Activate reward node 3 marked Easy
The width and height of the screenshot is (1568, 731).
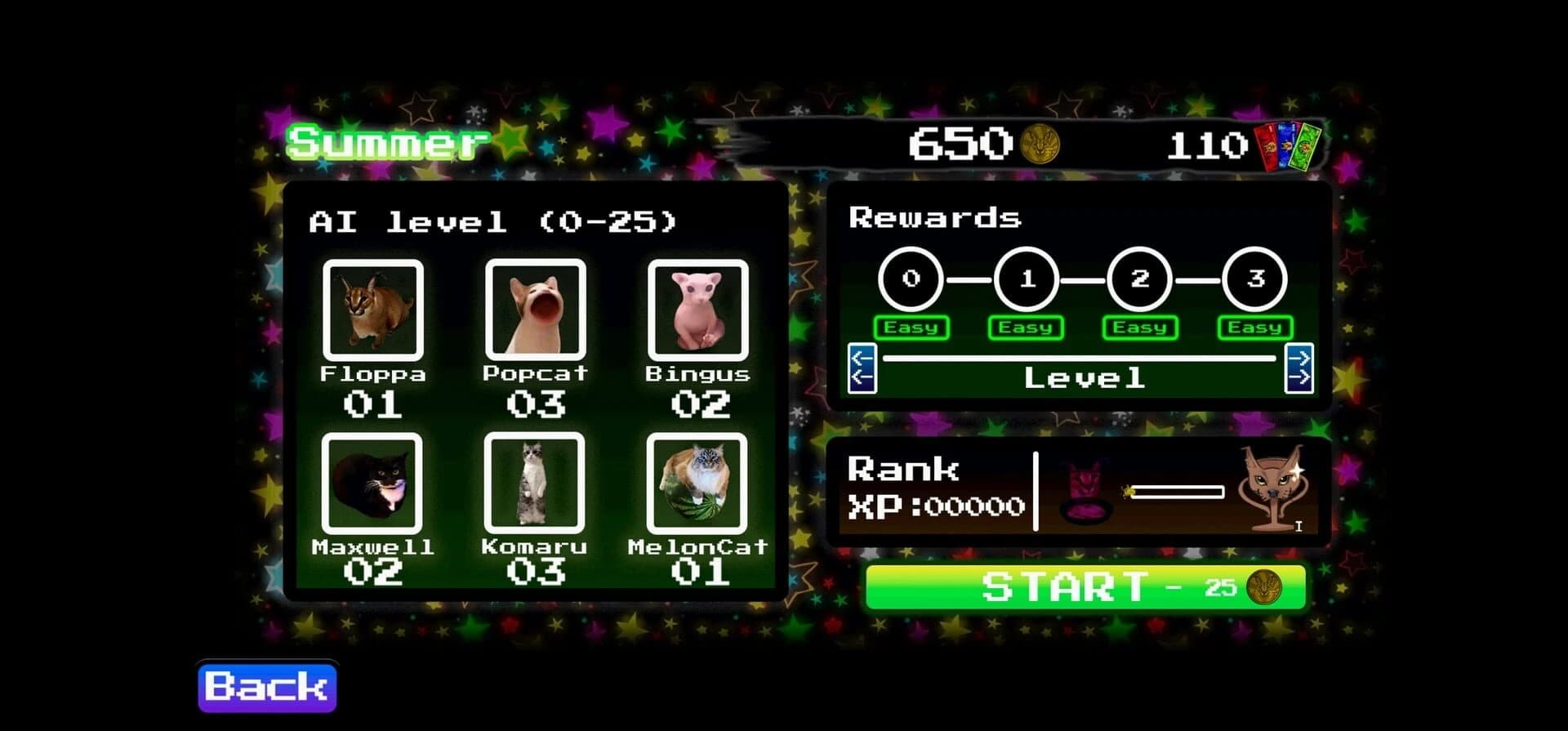pos(1255,280)
